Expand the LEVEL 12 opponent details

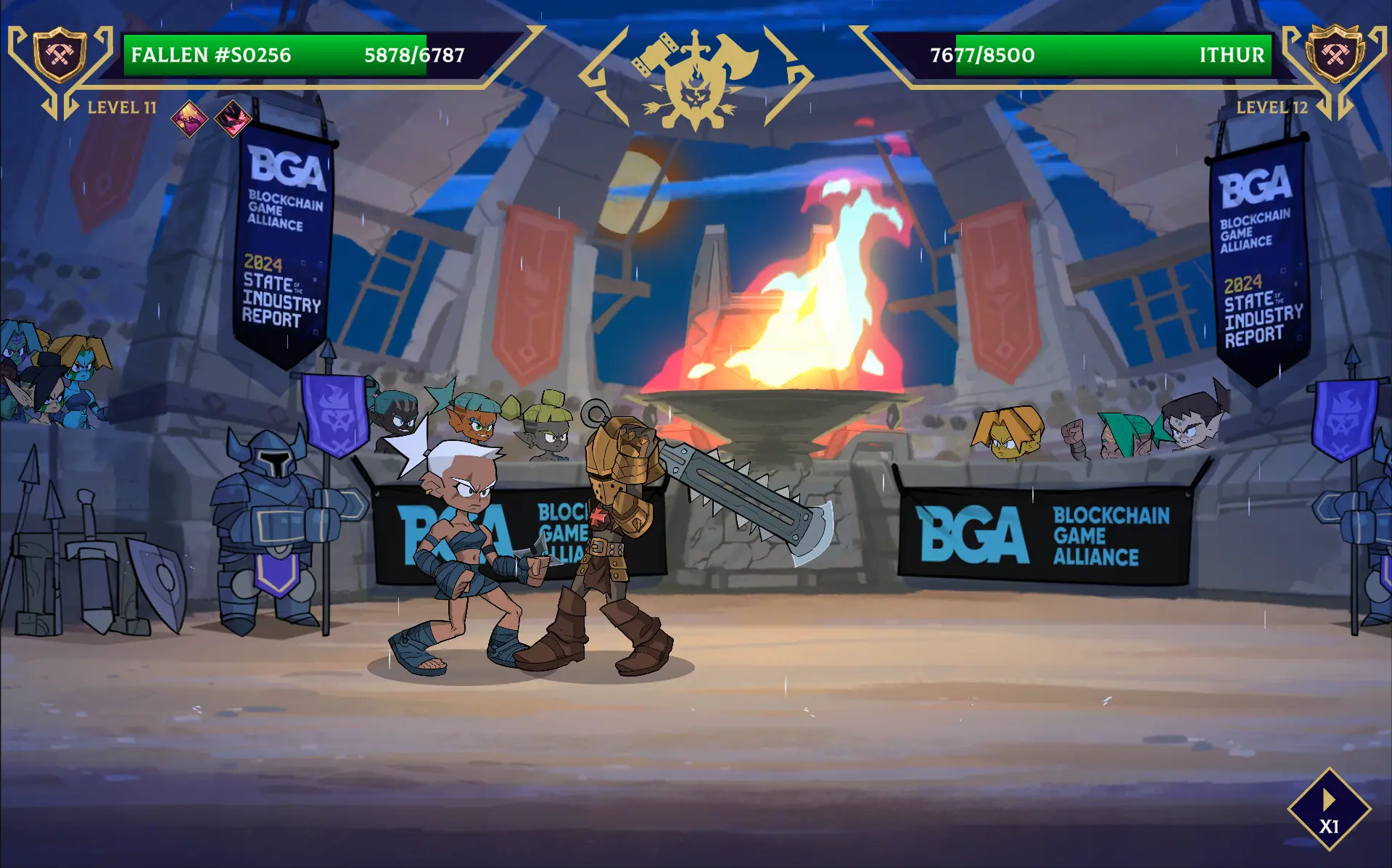(x=1271, y=109)
